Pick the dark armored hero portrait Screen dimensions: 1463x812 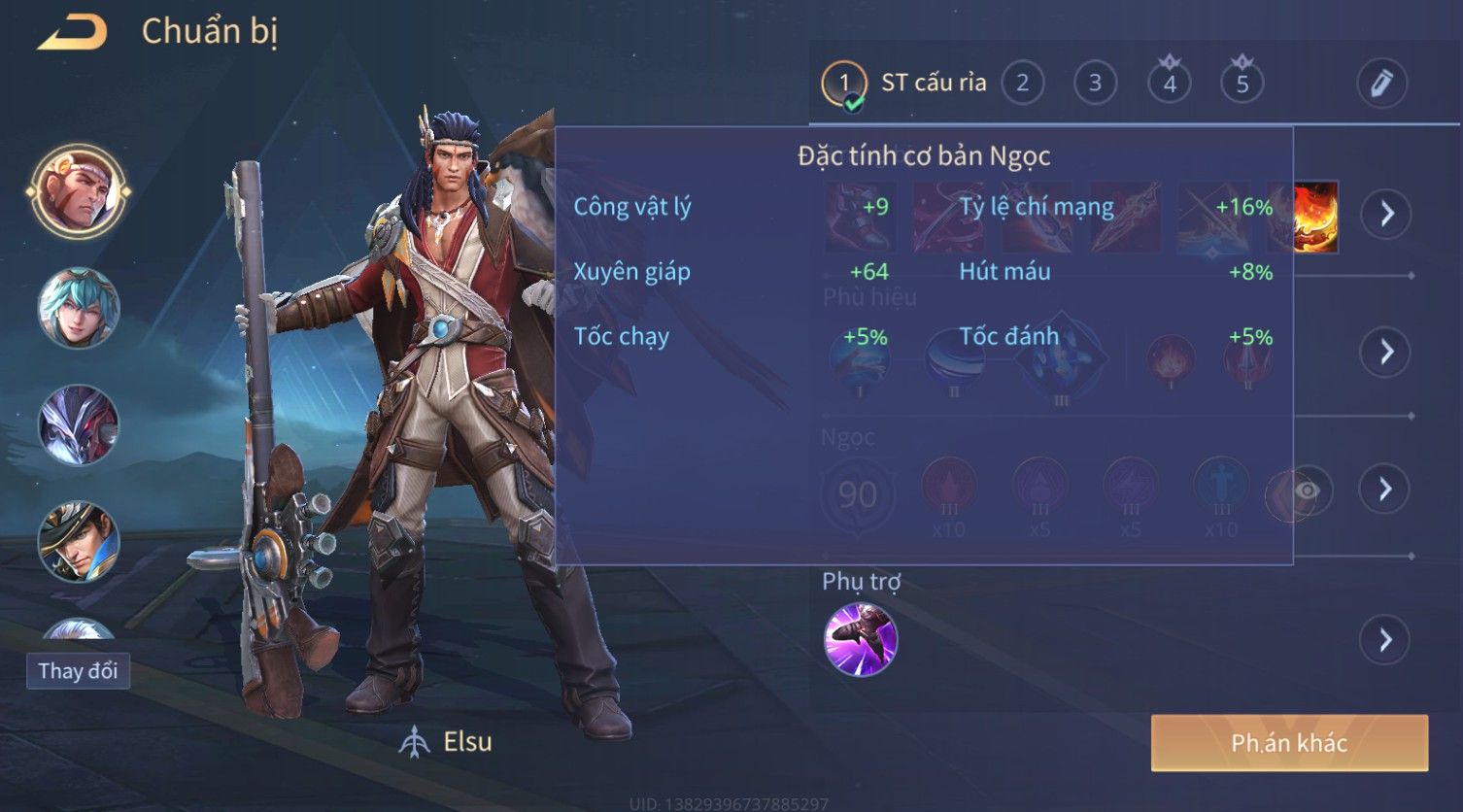[x=79, y=424]
